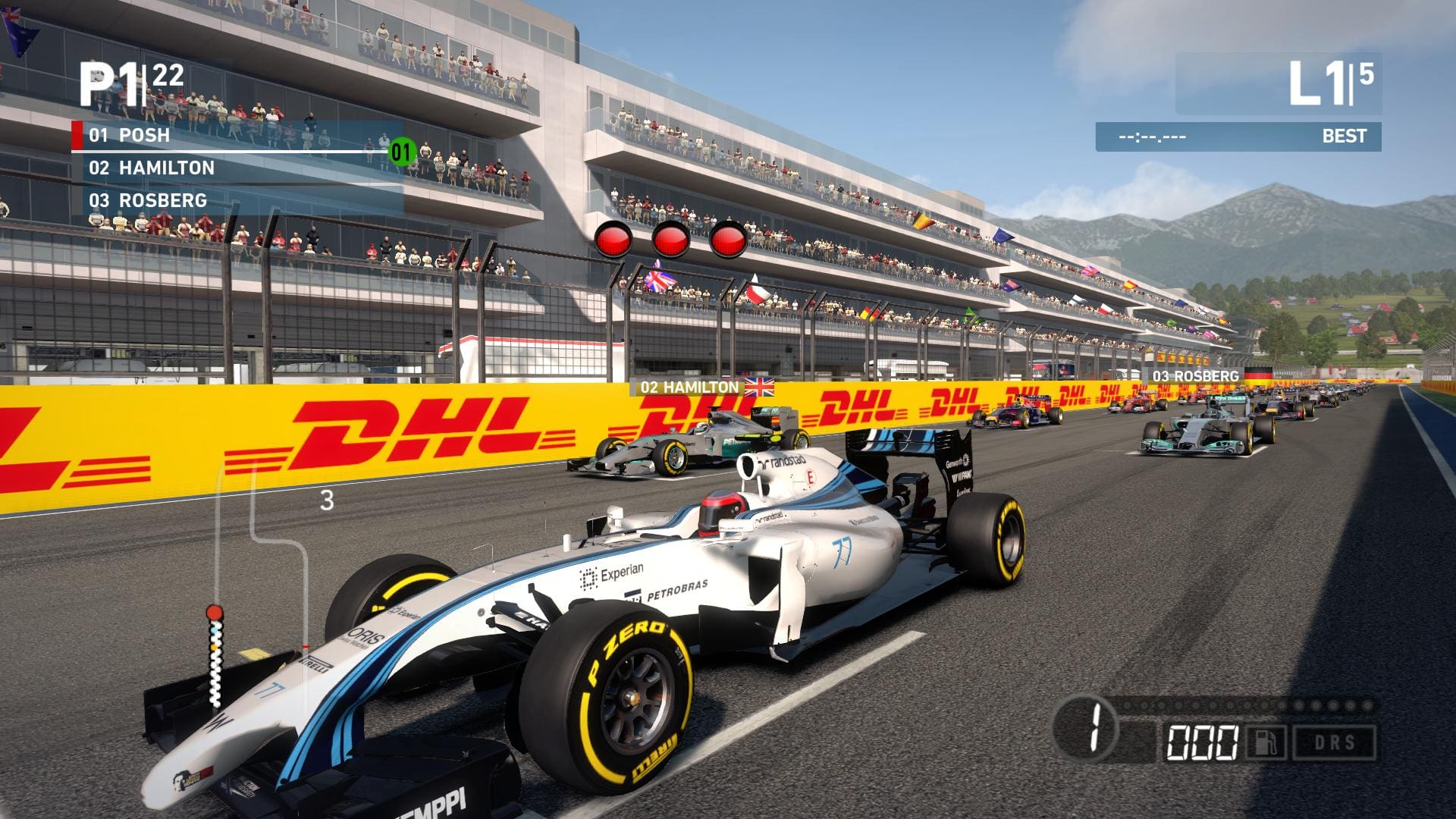Select the 01 POSH leaderboard row
The image size is (1456, 819).
pos(235,136)
